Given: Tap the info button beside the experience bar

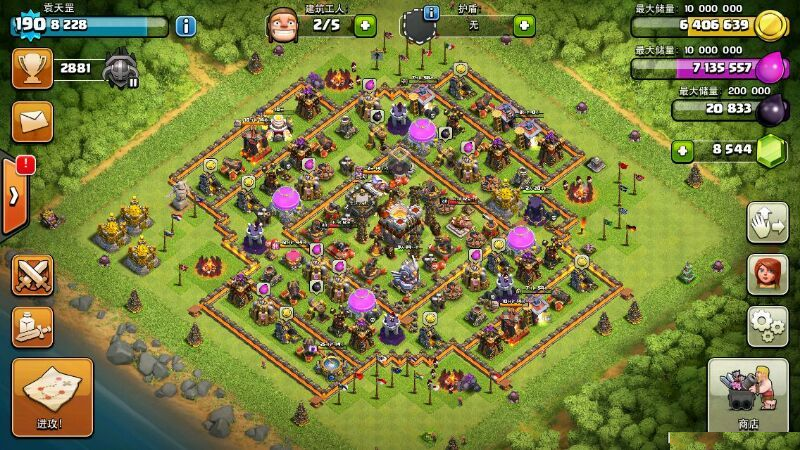Looking at the screenshot, I should point(185,26).
